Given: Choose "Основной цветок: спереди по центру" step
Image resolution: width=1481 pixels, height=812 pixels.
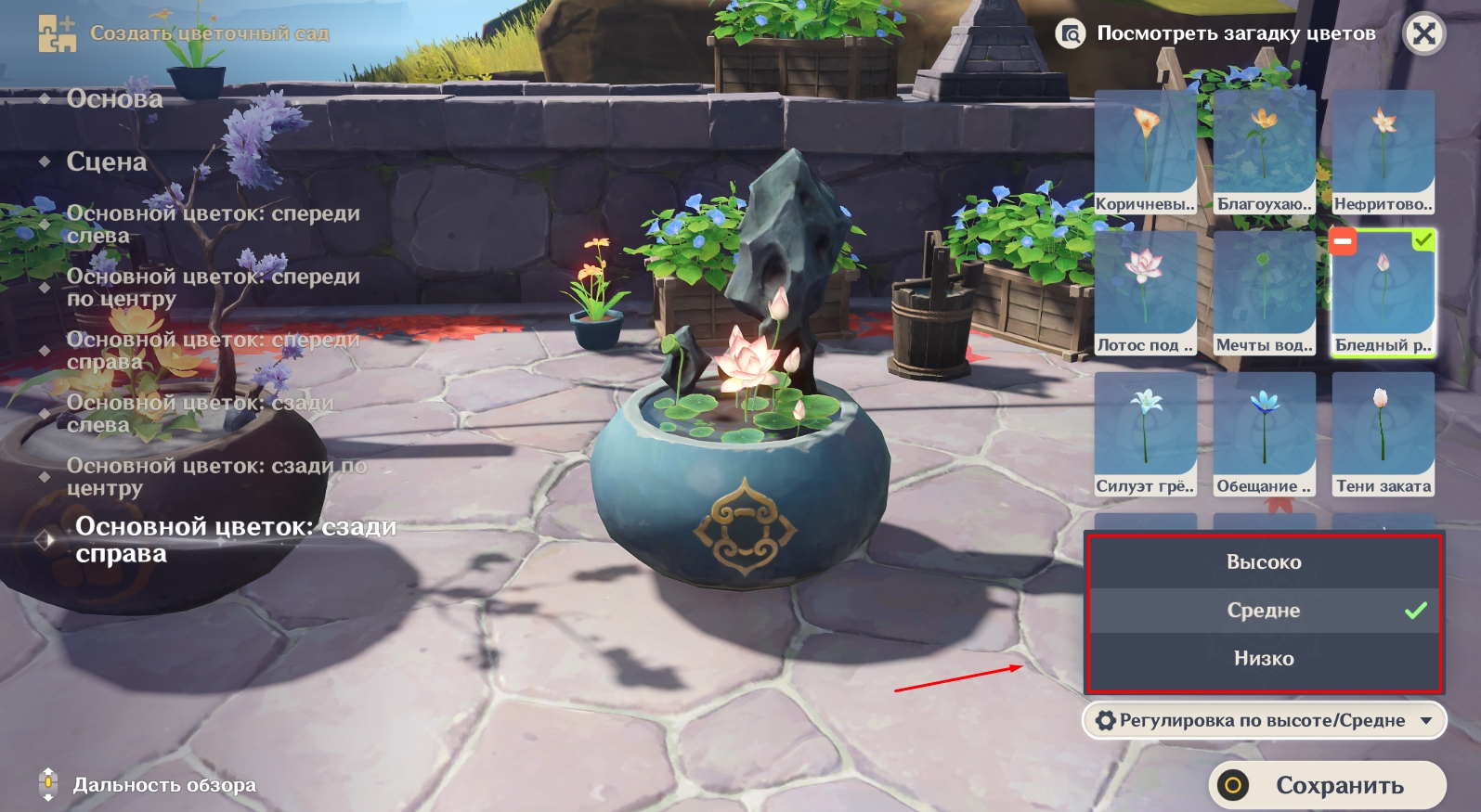Looking at the screenshot, I should (x=212, y=288).
